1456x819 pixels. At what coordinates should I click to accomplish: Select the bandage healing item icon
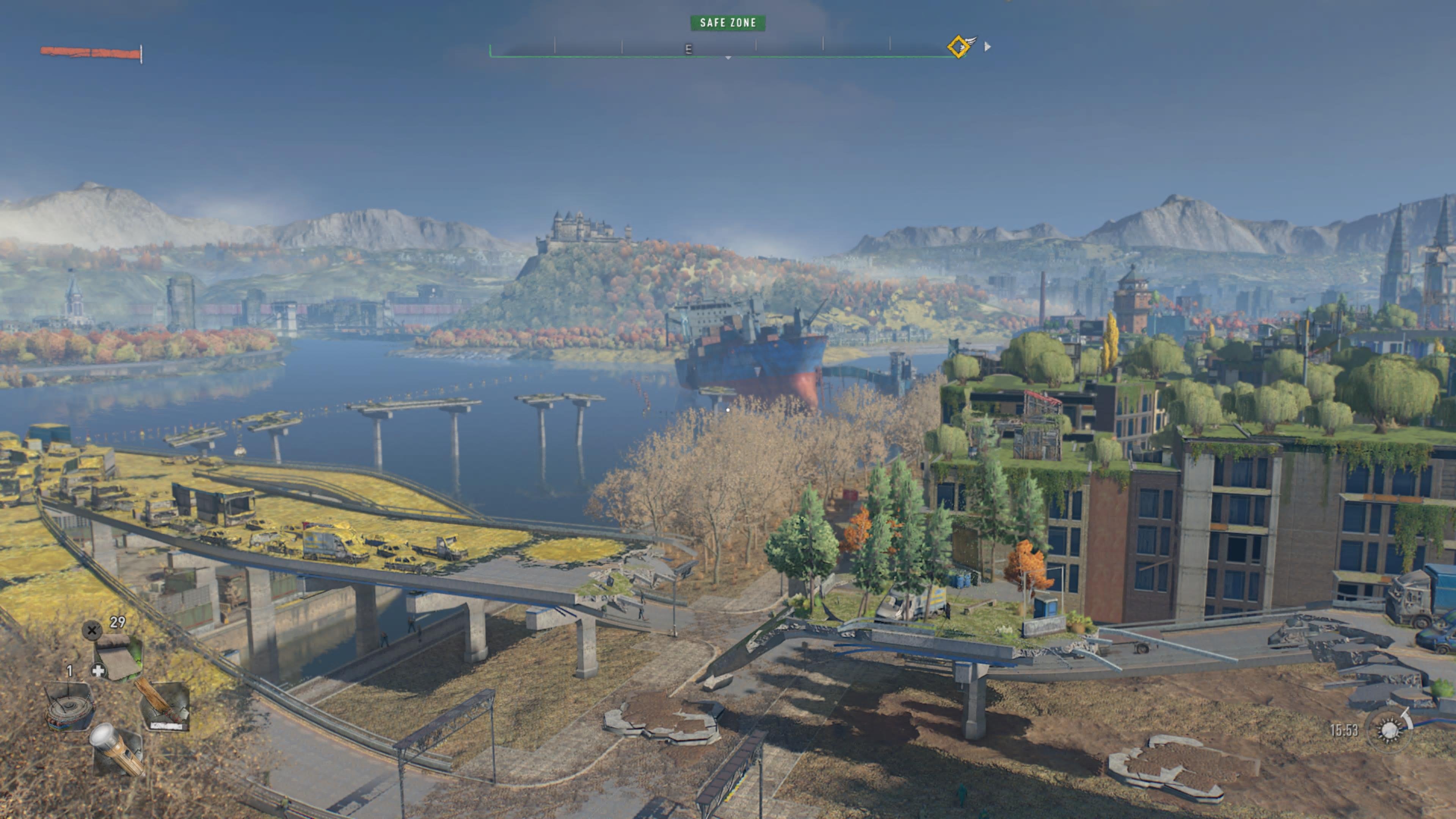tap(119, 654)
